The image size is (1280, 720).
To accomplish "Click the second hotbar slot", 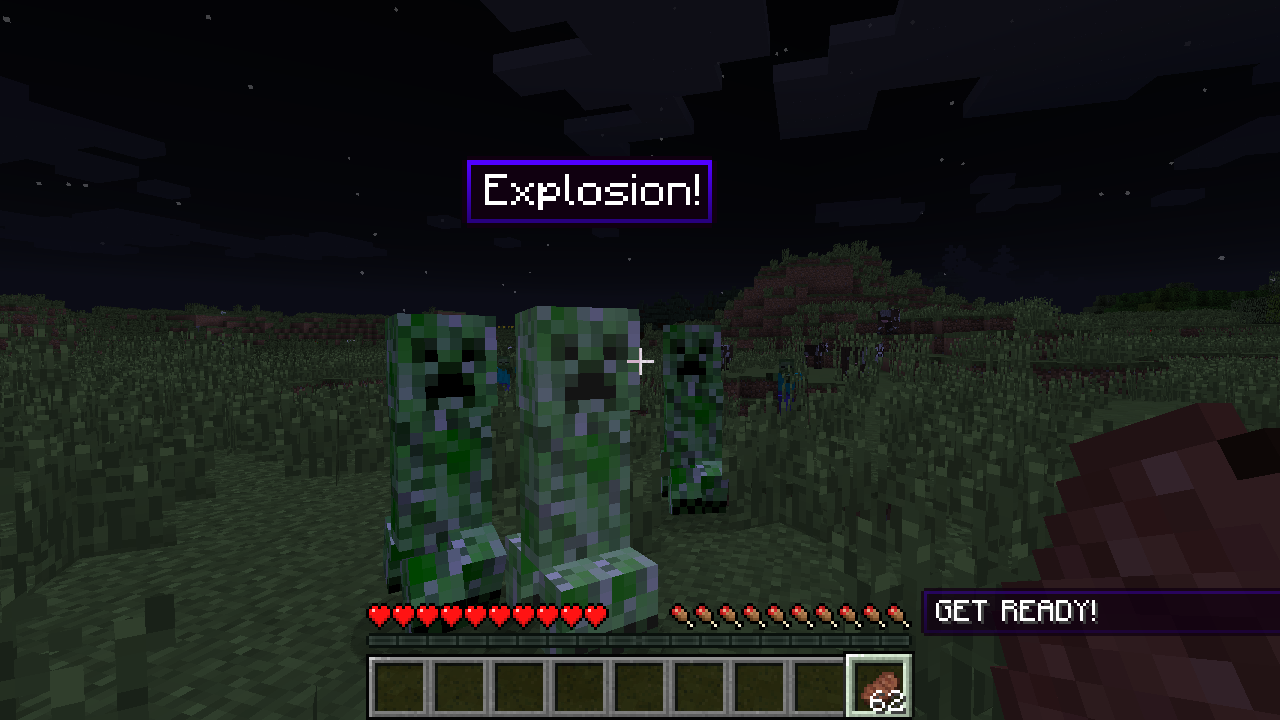I will [458, 687].
